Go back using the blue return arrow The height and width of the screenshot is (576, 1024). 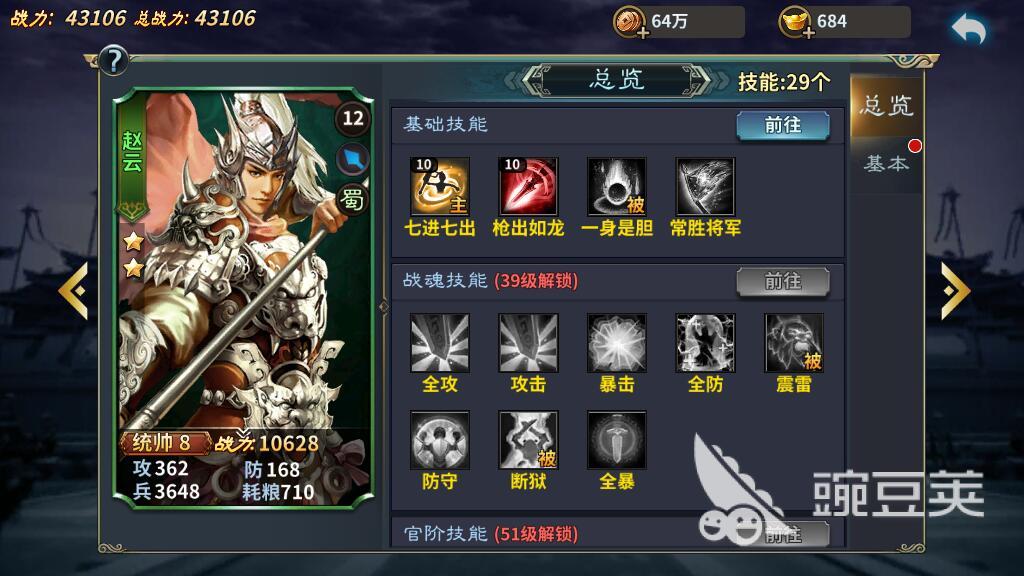tap(967, 29)
